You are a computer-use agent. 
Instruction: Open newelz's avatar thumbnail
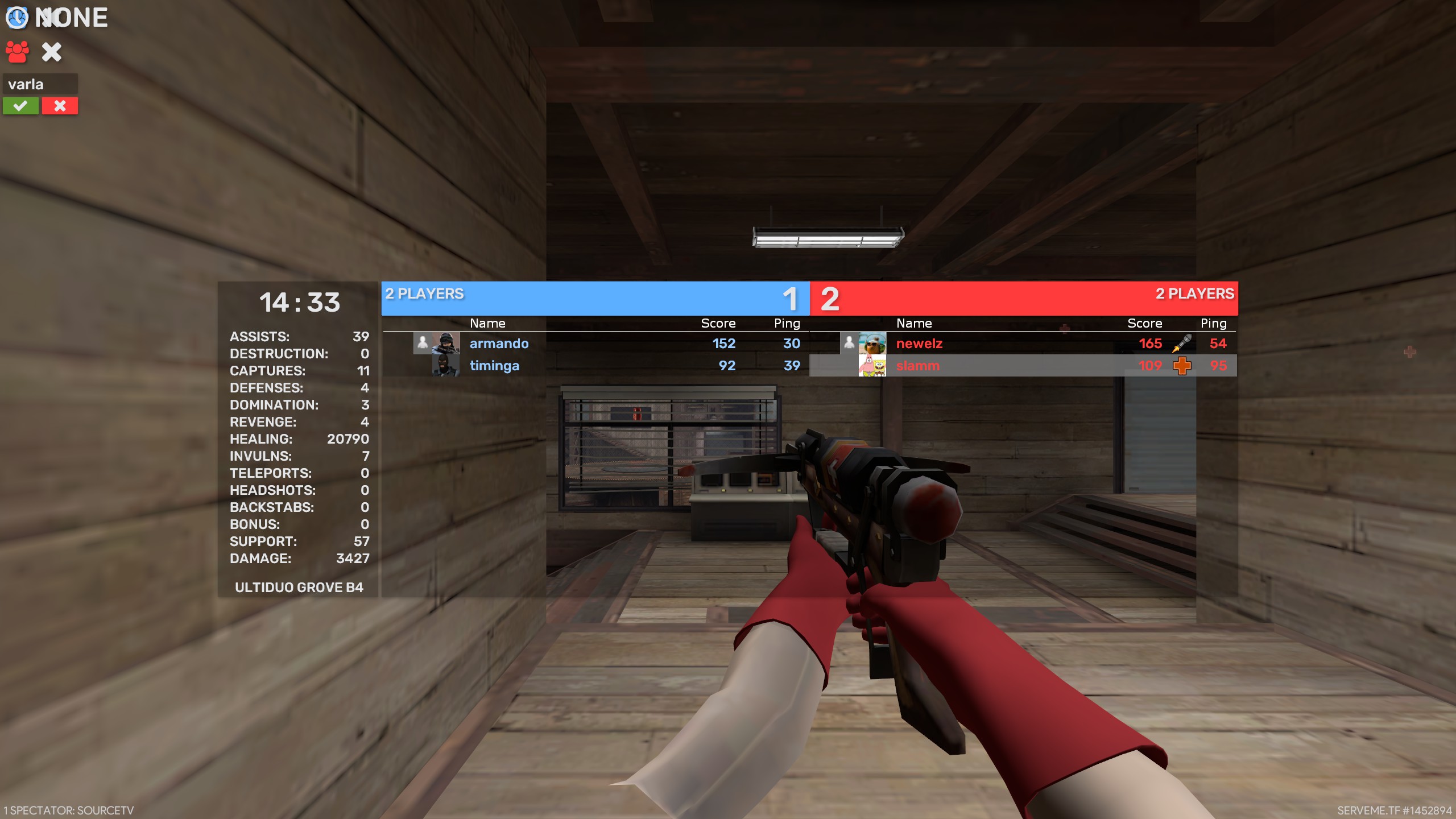(872, 344)
